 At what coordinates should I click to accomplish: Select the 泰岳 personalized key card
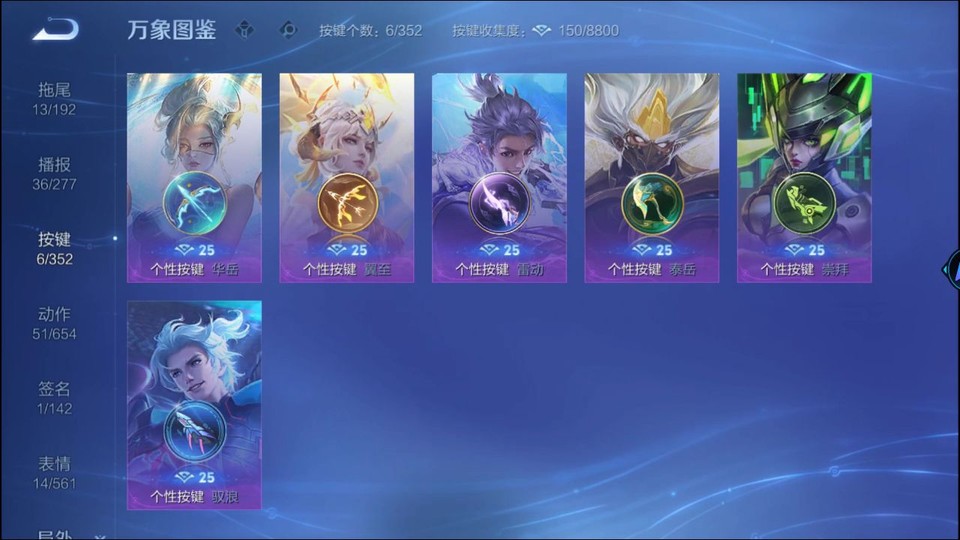pyautogui.click(x=652, y=178)
